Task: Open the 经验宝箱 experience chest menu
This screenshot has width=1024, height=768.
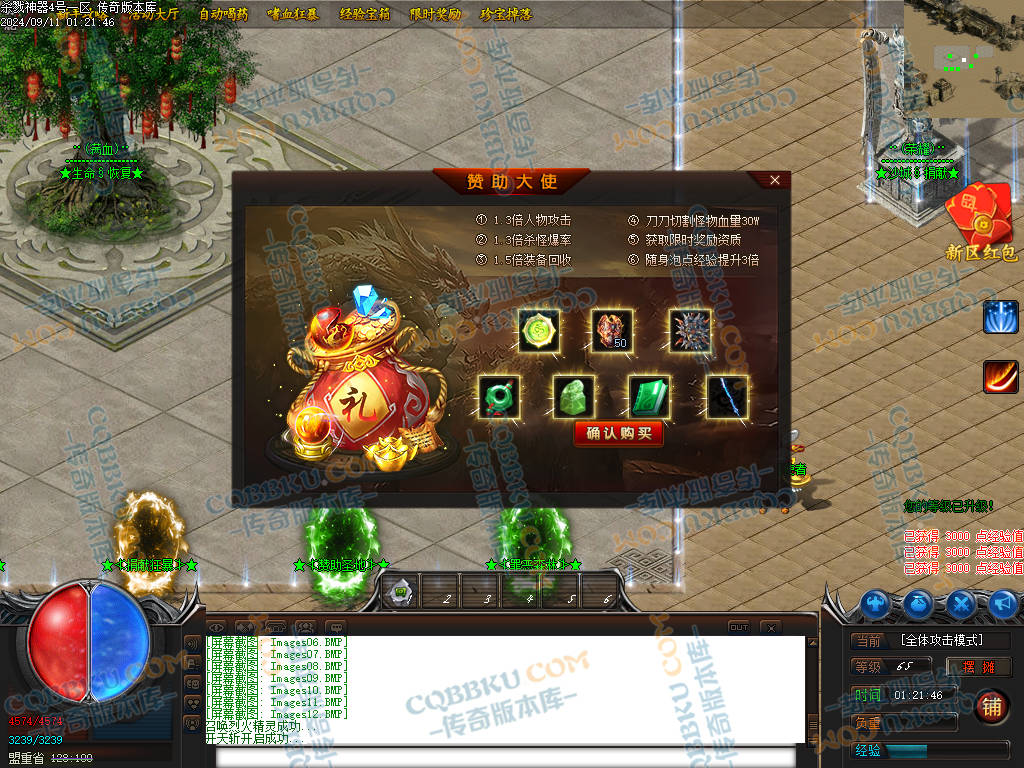Action: (364, 14)
